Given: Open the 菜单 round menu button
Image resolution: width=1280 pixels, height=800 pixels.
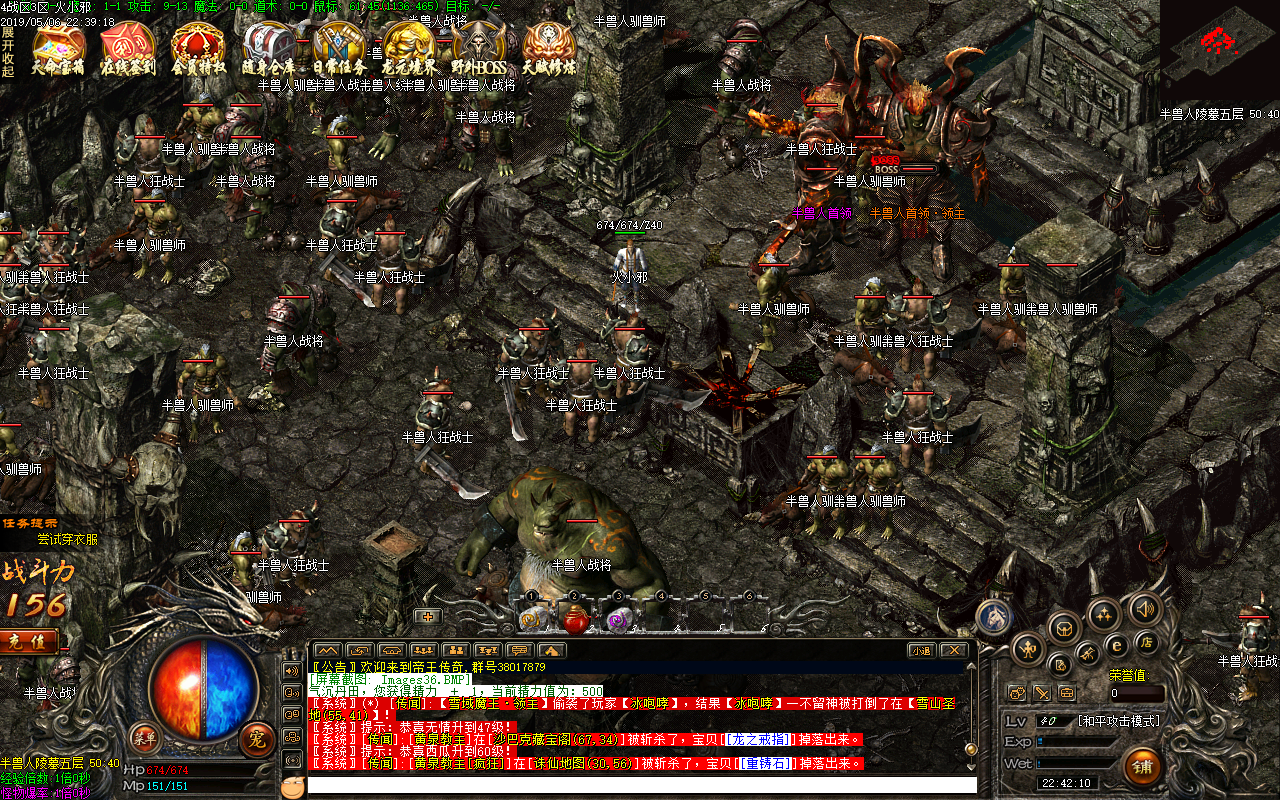Looking at the screenshot, I should click(146, 738).
